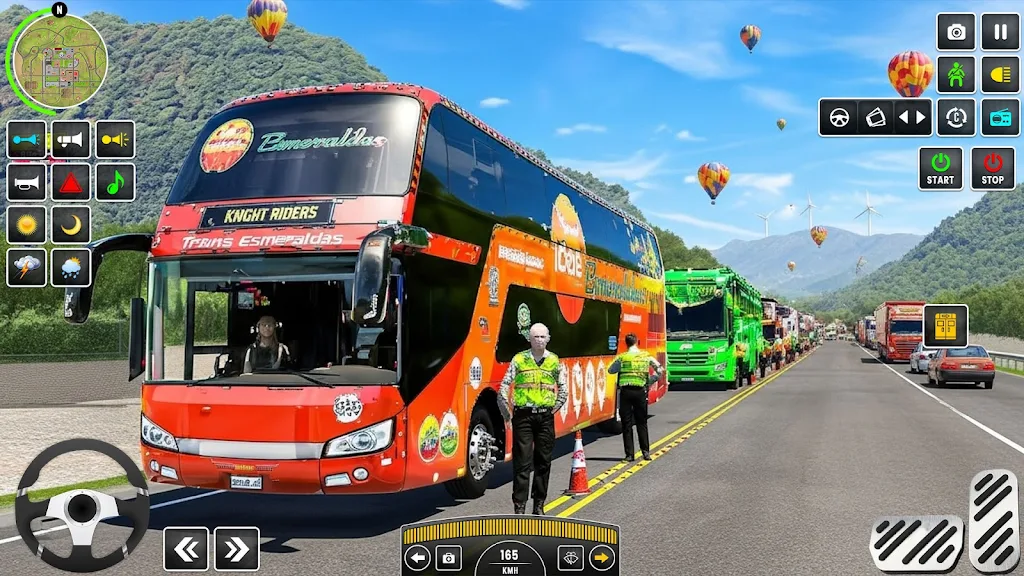Image resolution: width=1024 pixels, height=576 pixels.
Task: Select the thunderstorm weather
Action: point(27,268)
